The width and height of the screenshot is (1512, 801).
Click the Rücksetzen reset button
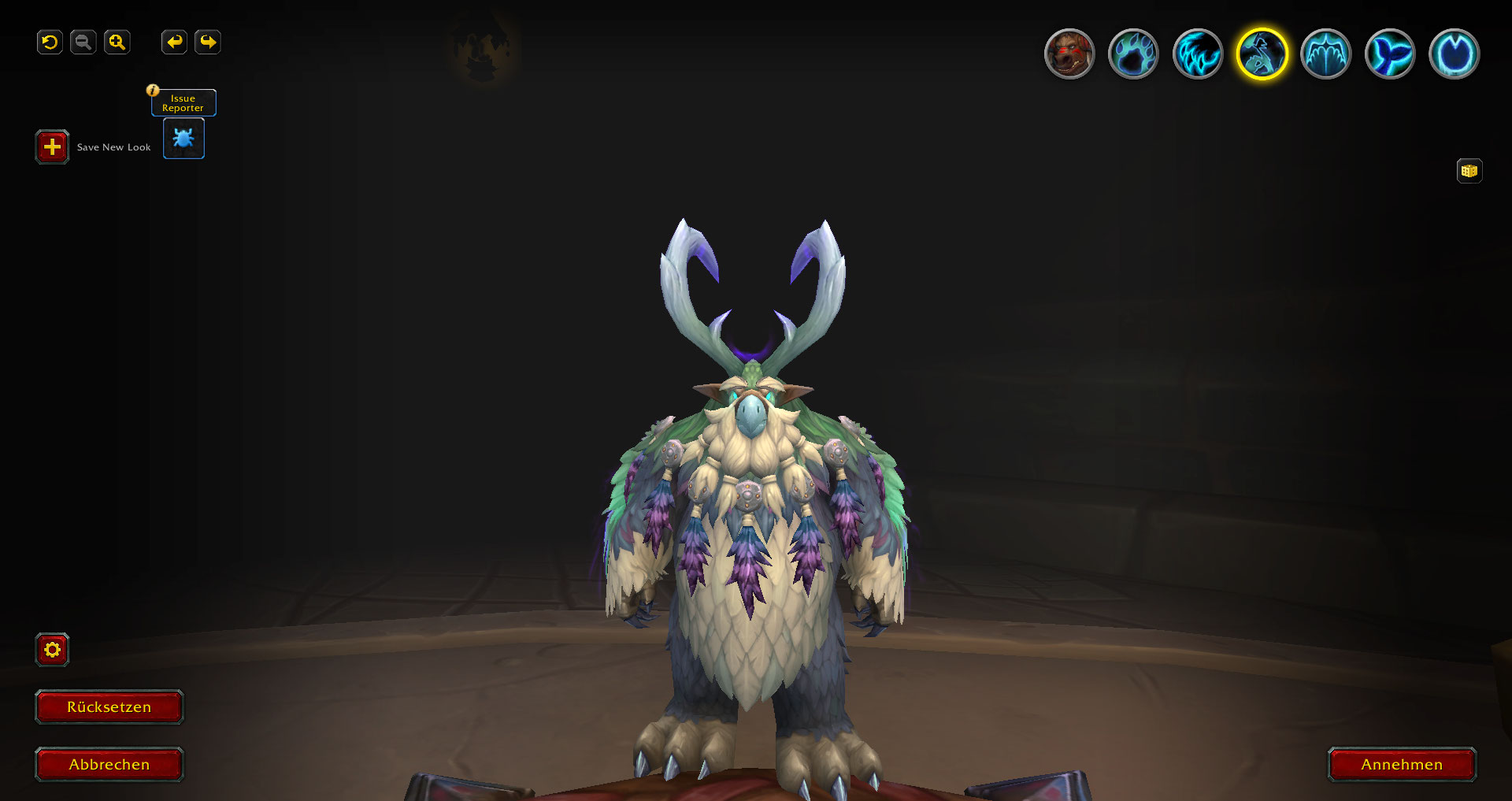click(x=109, y=706)
